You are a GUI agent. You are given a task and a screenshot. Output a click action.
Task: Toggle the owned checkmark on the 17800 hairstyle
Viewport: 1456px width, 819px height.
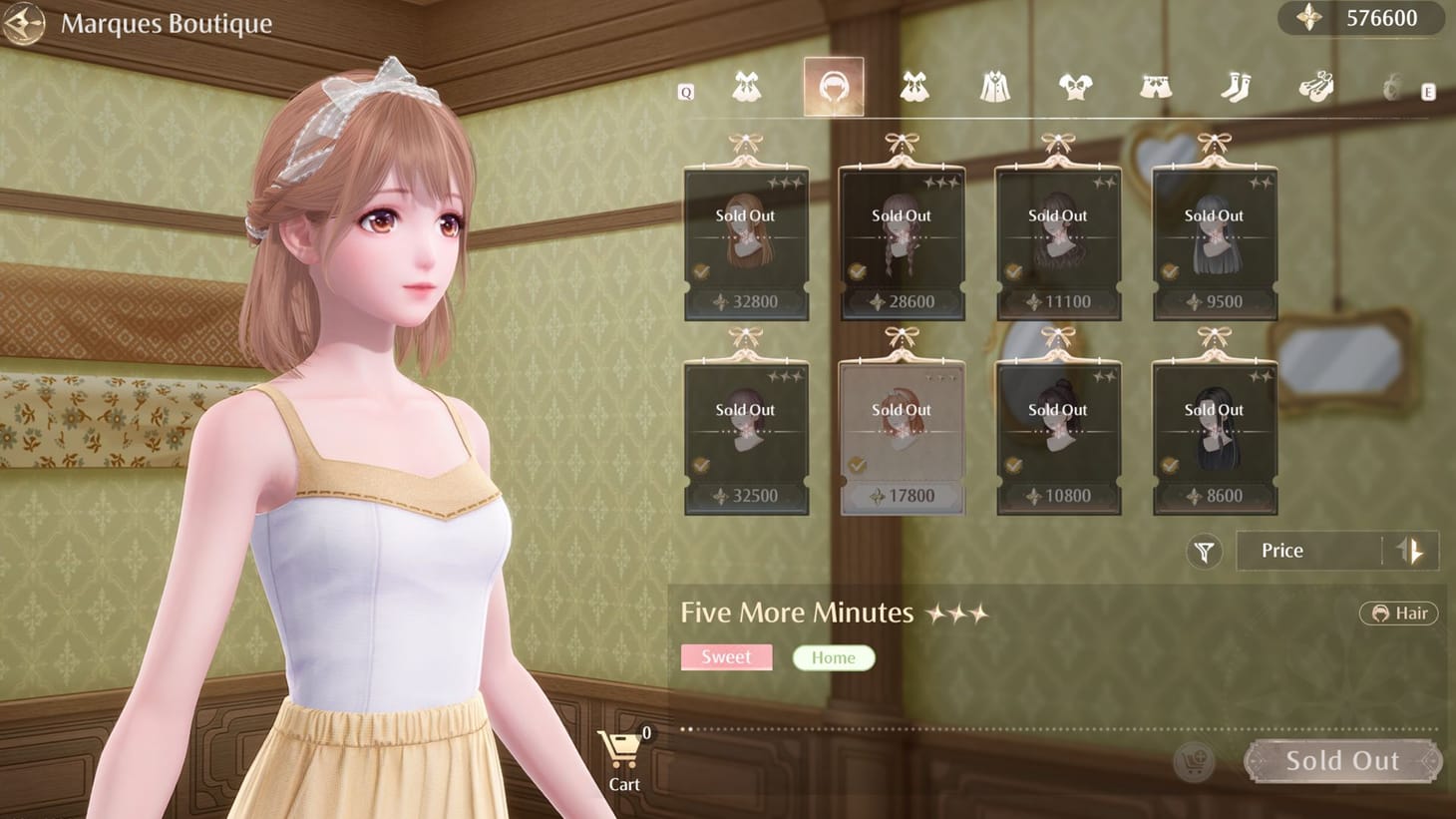(856, 463)
